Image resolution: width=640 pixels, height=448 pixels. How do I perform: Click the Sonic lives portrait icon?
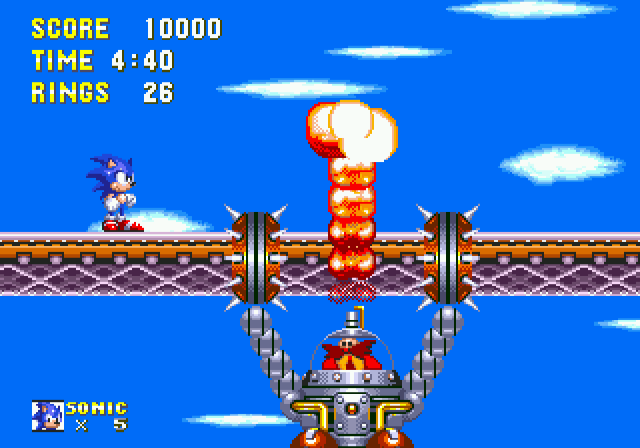point(47,415)
